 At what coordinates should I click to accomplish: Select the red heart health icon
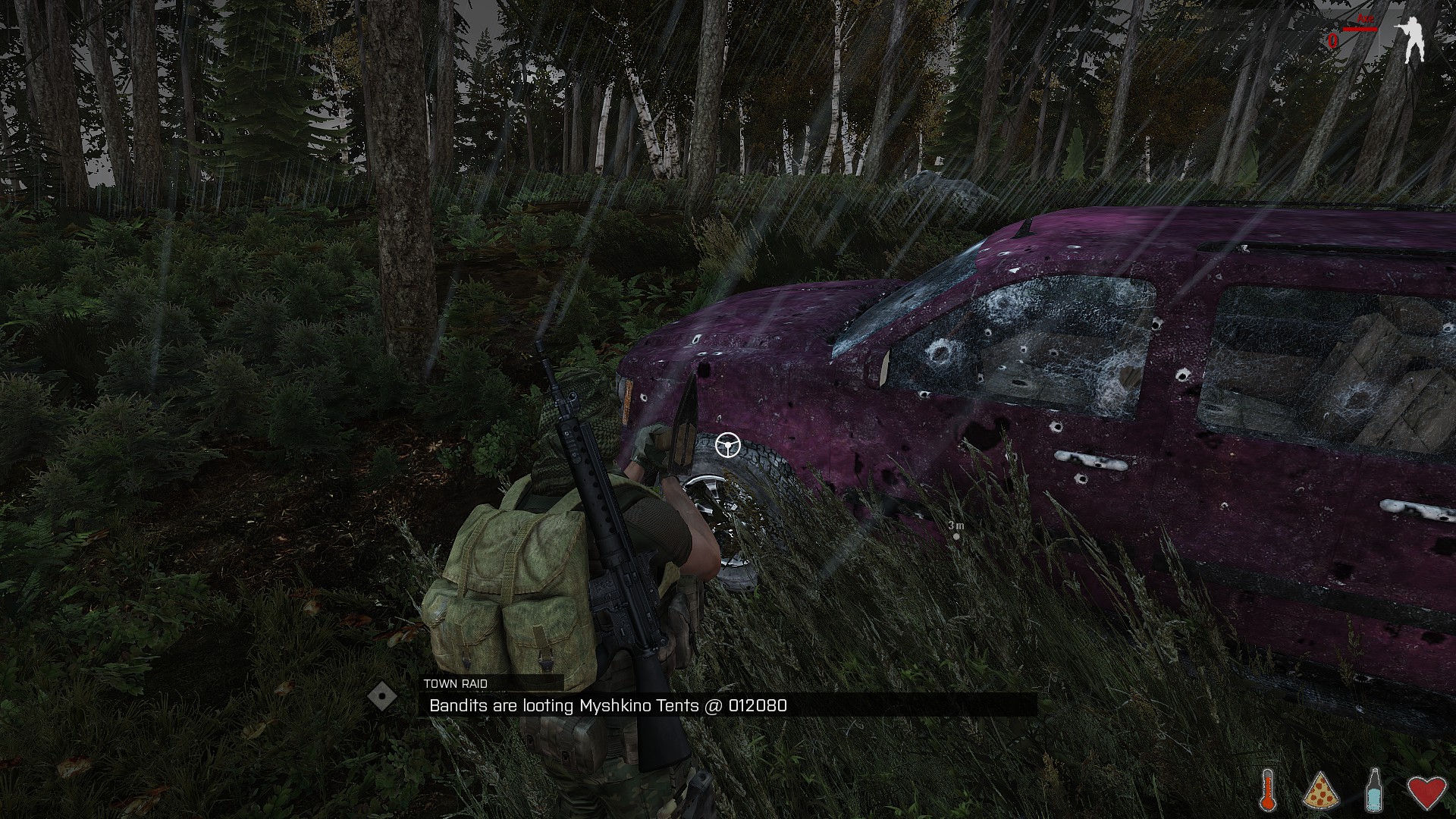pos(1426,789)
